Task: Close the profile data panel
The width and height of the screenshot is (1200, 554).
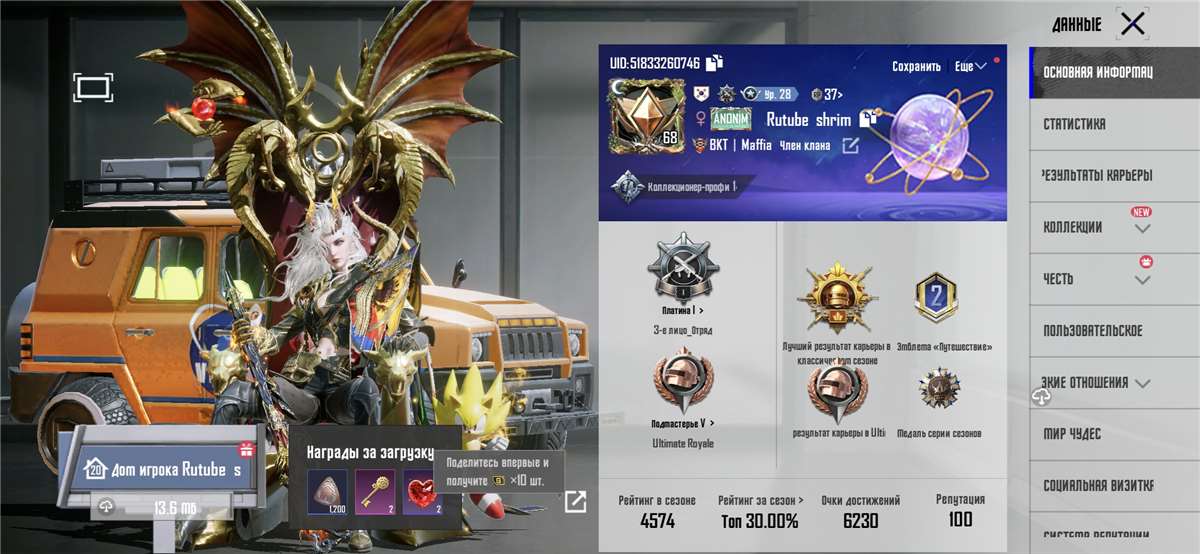Action: pos(1132,24)
